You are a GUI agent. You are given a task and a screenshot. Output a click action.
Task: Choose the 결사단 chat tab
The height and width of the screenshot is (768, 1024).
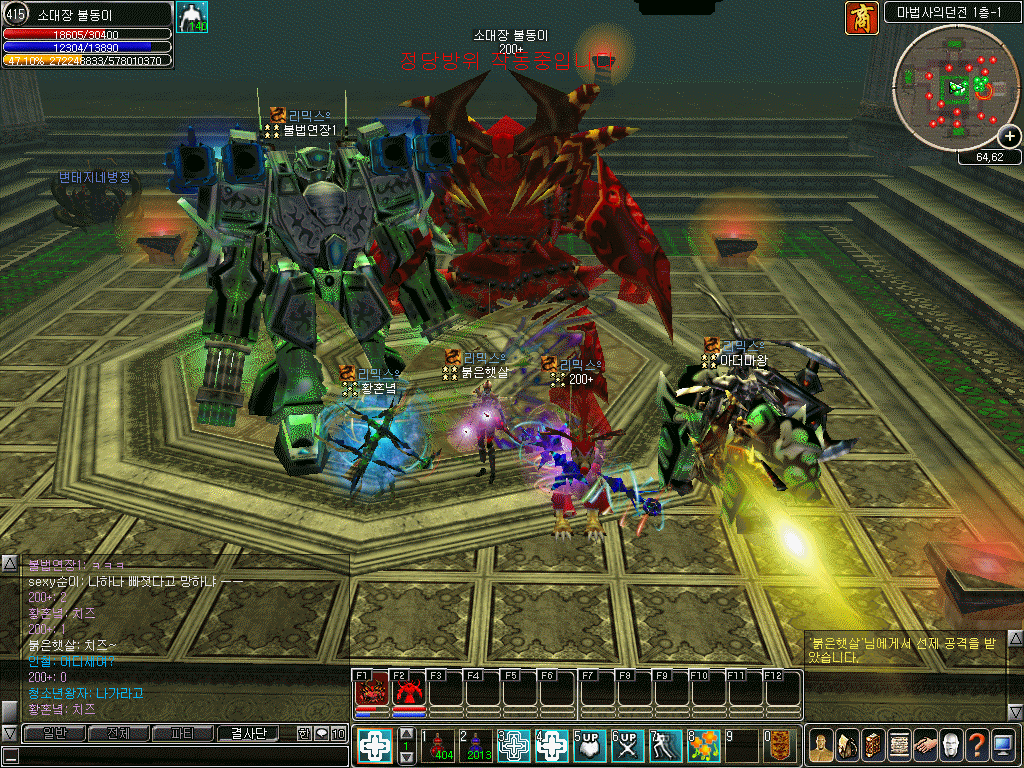[248, 733]
